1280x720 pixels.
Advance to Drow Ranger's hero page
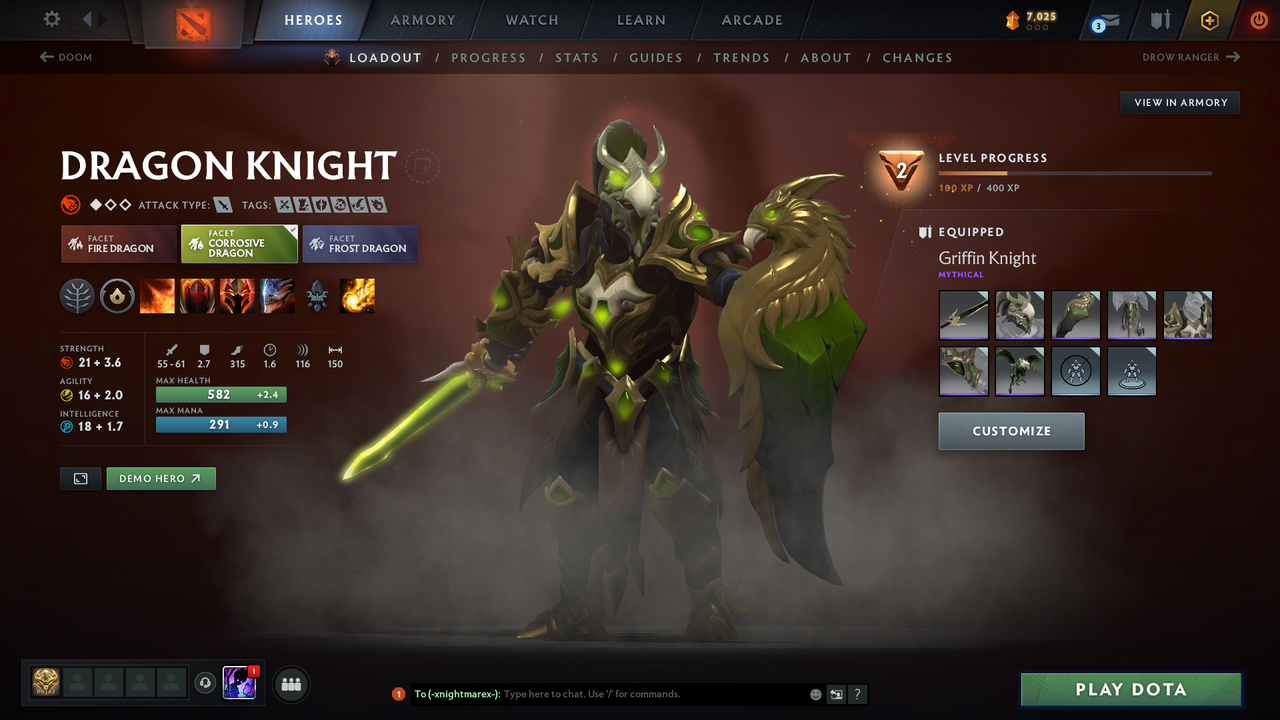1190,57
